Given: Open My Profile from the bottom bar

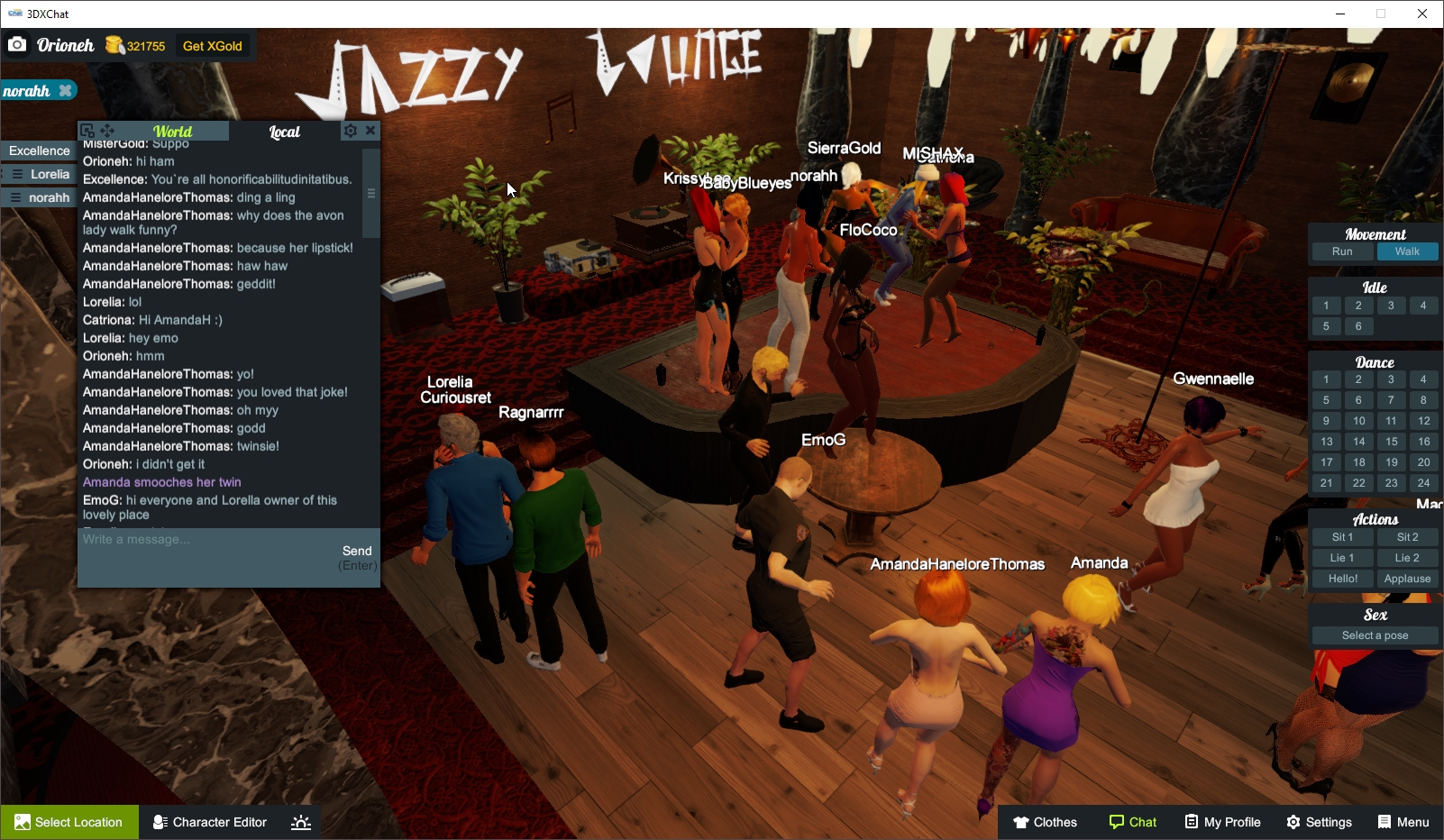Looking at the screenshot, I should 1222,821.
